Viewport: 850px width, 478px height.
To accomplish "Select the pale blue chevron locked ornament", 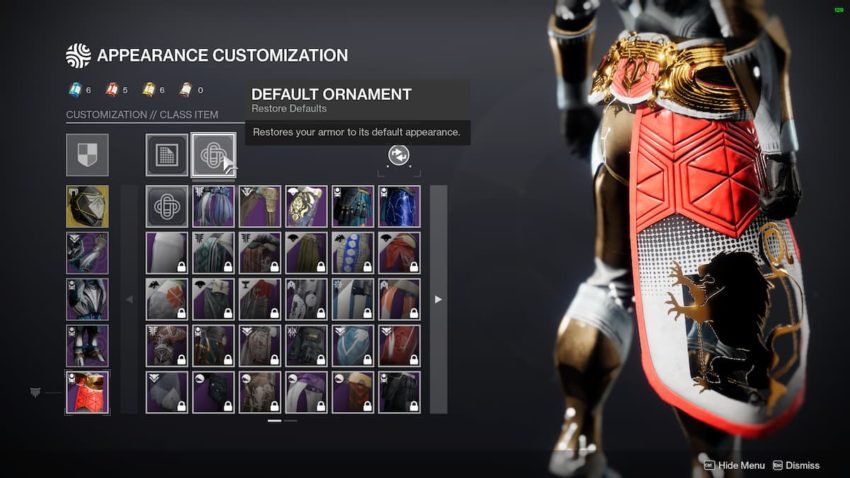I will pos(353,345).
